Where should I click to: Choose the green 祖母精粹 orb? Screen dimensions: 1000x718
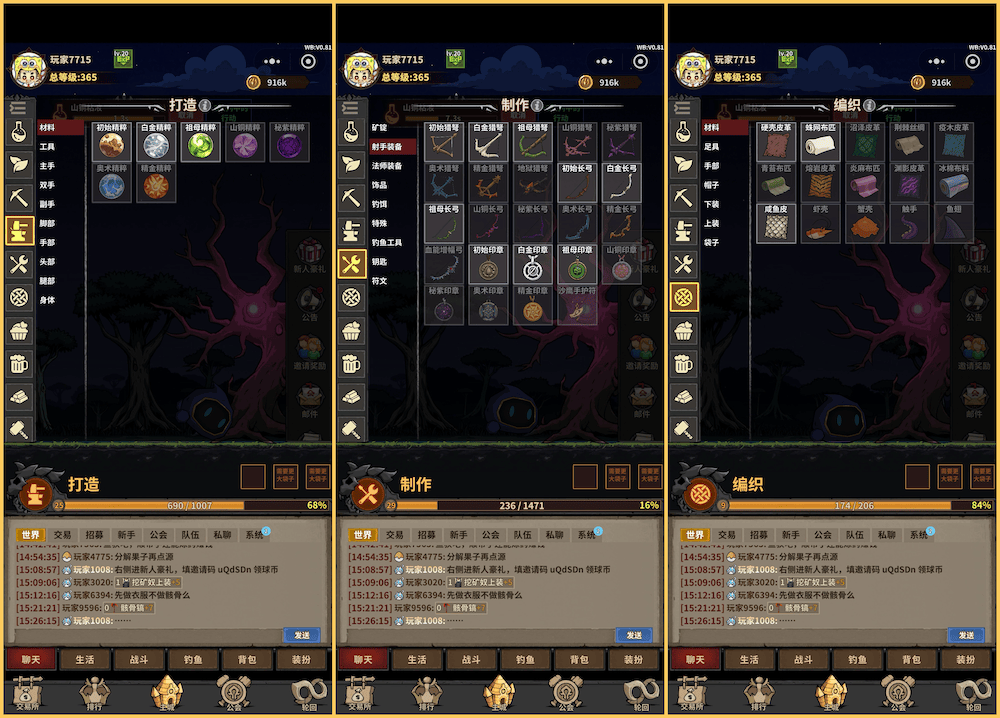(202, 144)
